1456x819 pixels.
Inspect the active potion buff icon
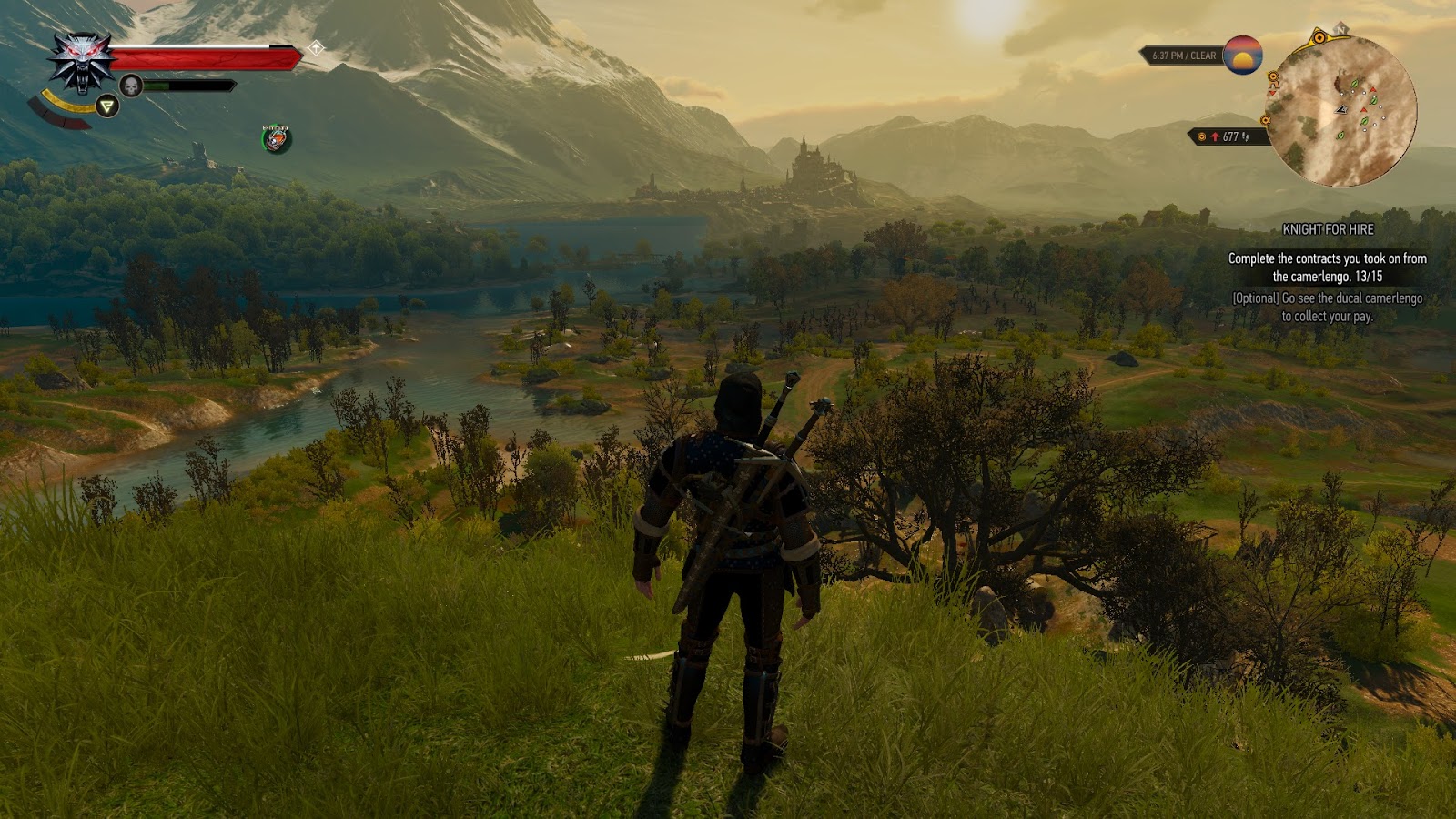click(x=276, y=138)
